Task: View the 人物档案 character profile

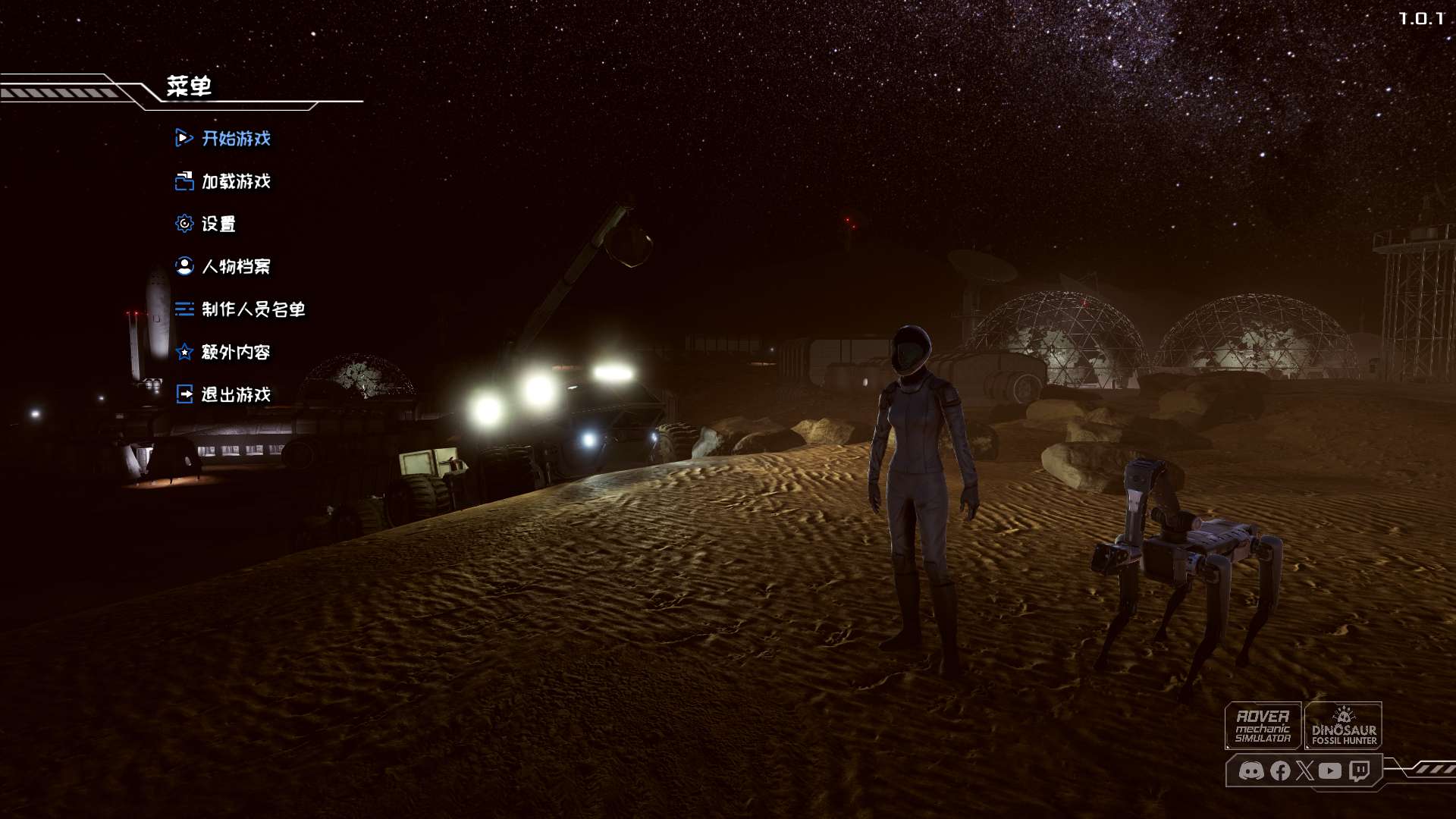Action: point(235,266)
